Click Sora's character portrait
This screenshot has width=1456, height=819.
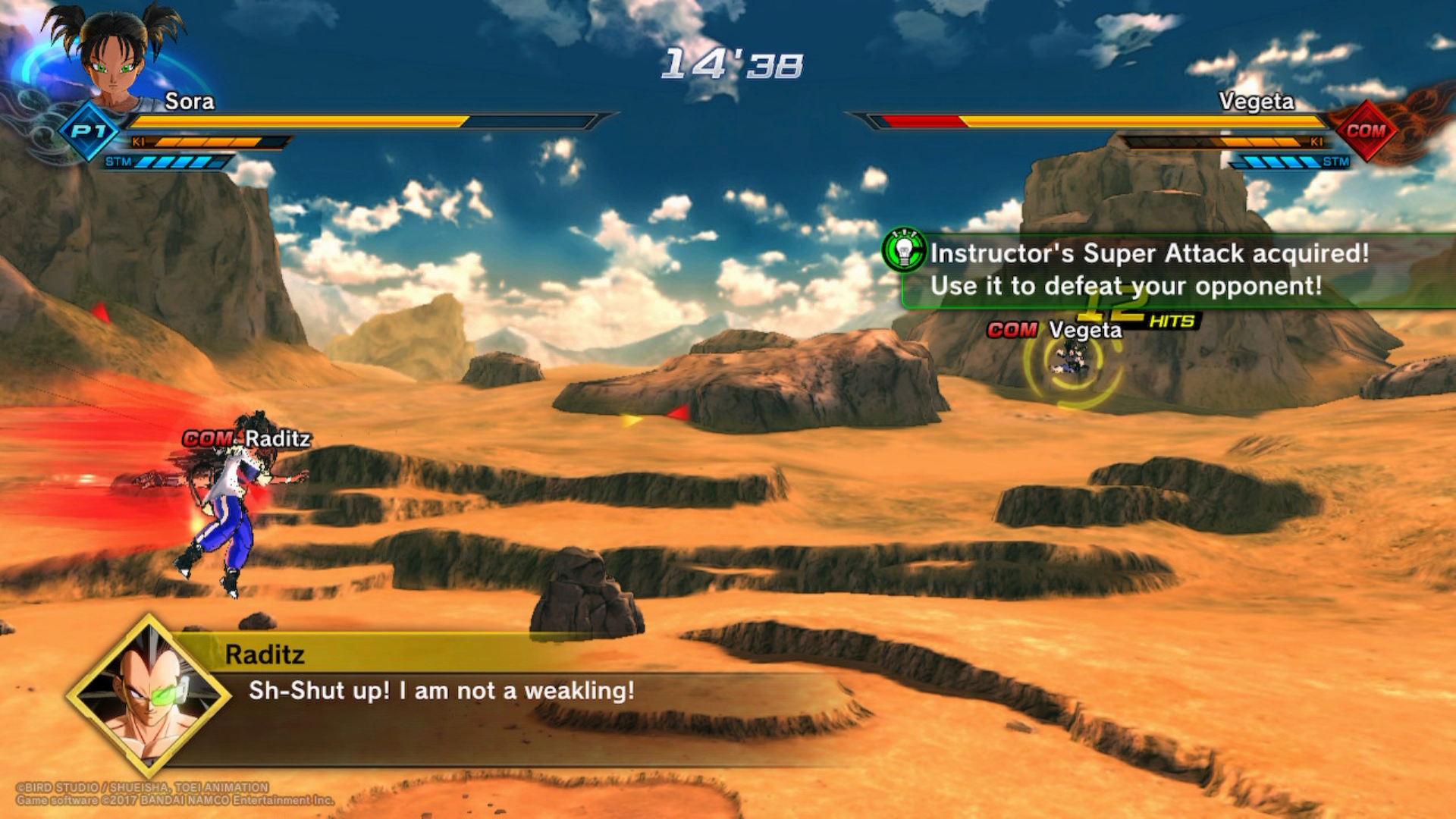(x=114, y=57)
